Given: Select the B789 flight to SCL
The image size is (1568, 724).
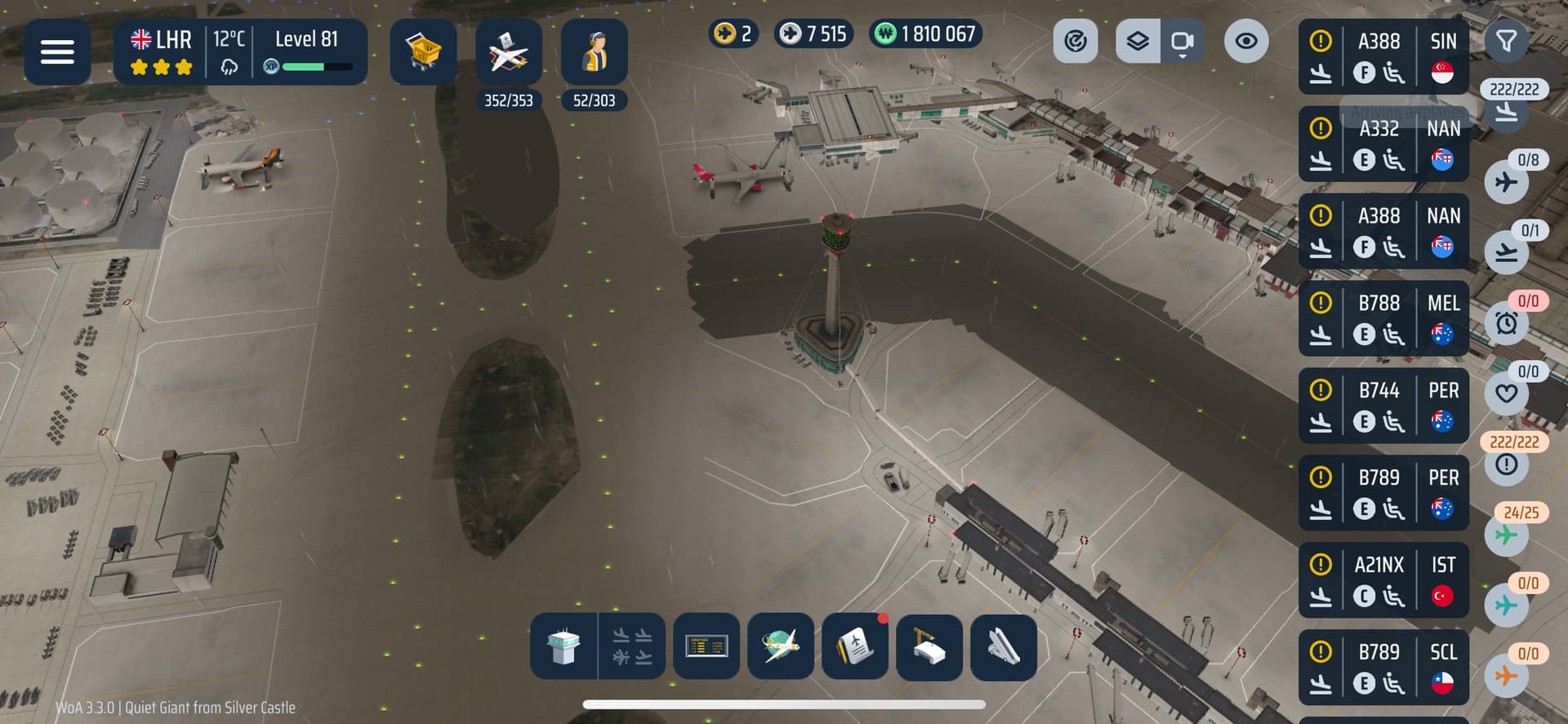Looking at the screenshot, I should point(1383,668).
